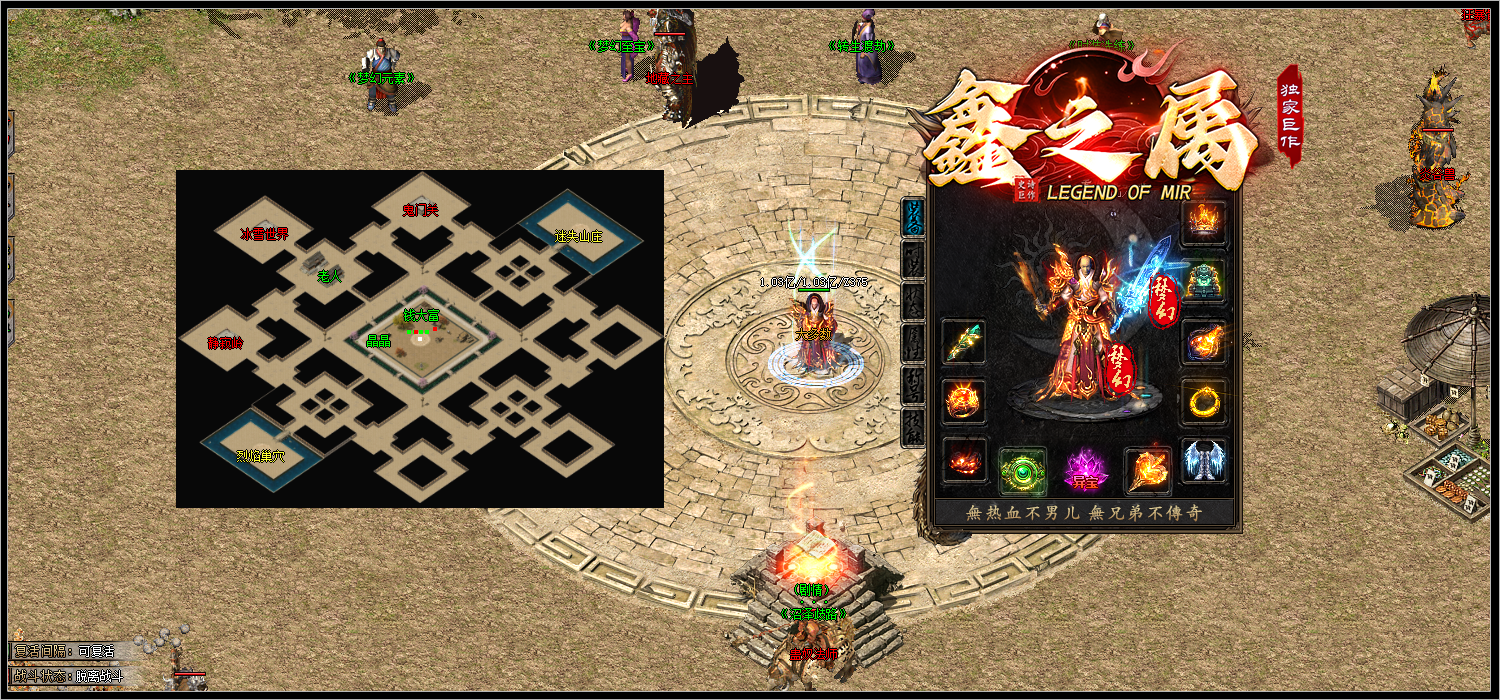Switch to the 状态 status tab

[913, 301]
